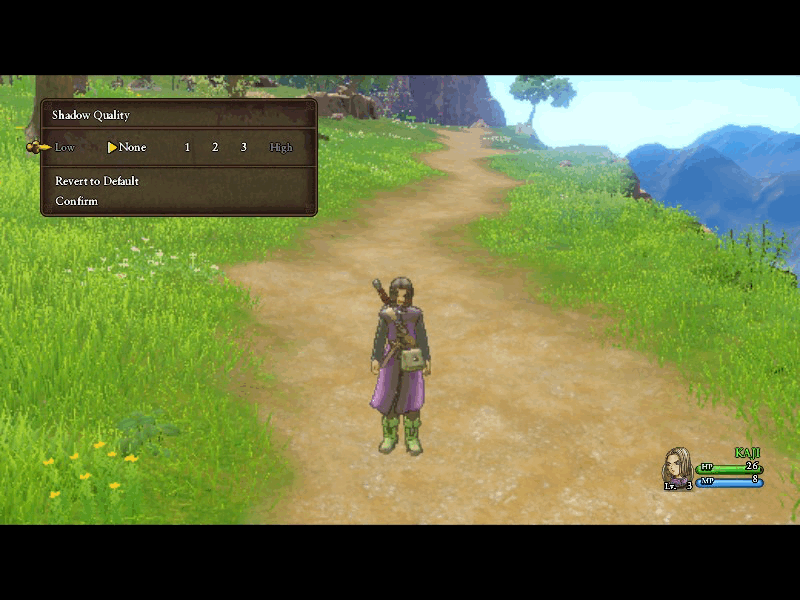The width and height of the screenshot is (800, 600).
Task: Set shadow quality to level 1
Action: 187,147
